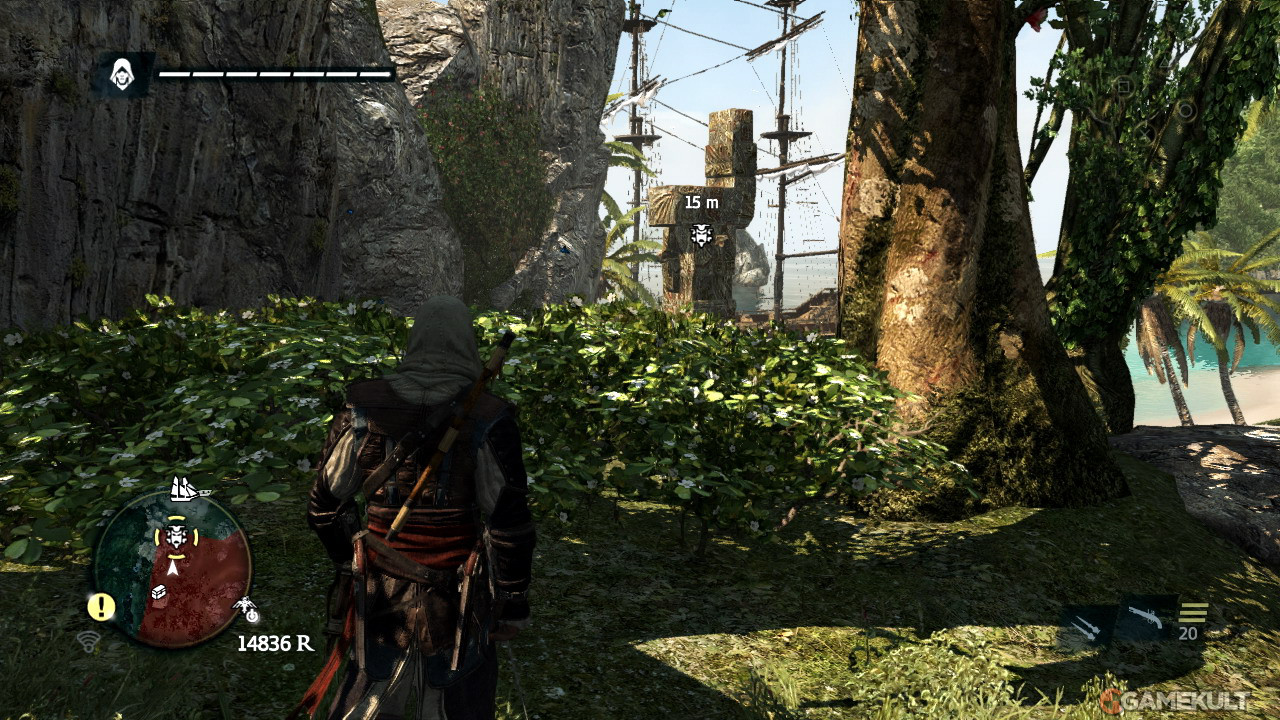Click the Mayan statue marker circled on minimap
This screenshot has width=1280, height=720.
pos(176,536)
